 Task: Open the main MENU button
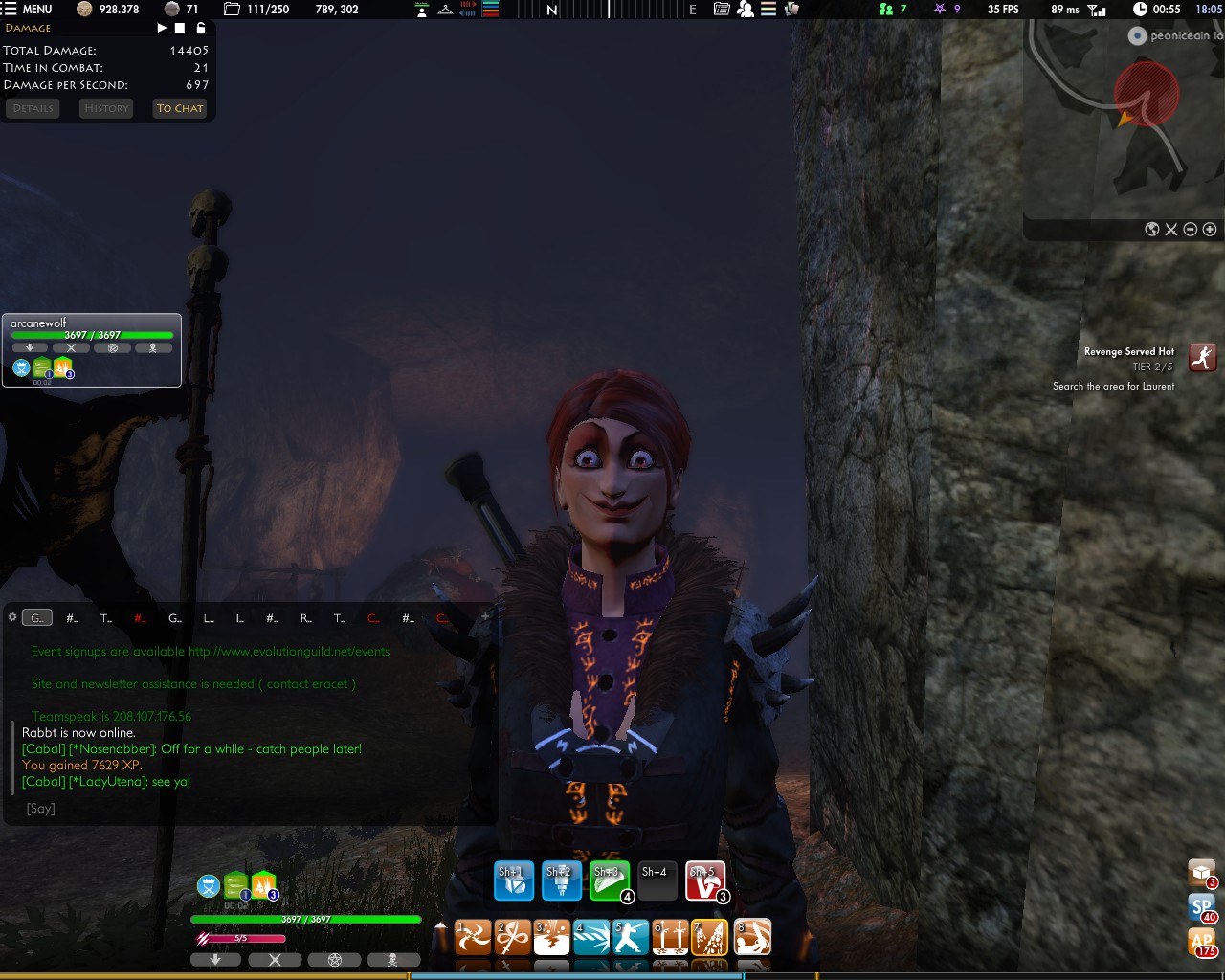(27, 9)
